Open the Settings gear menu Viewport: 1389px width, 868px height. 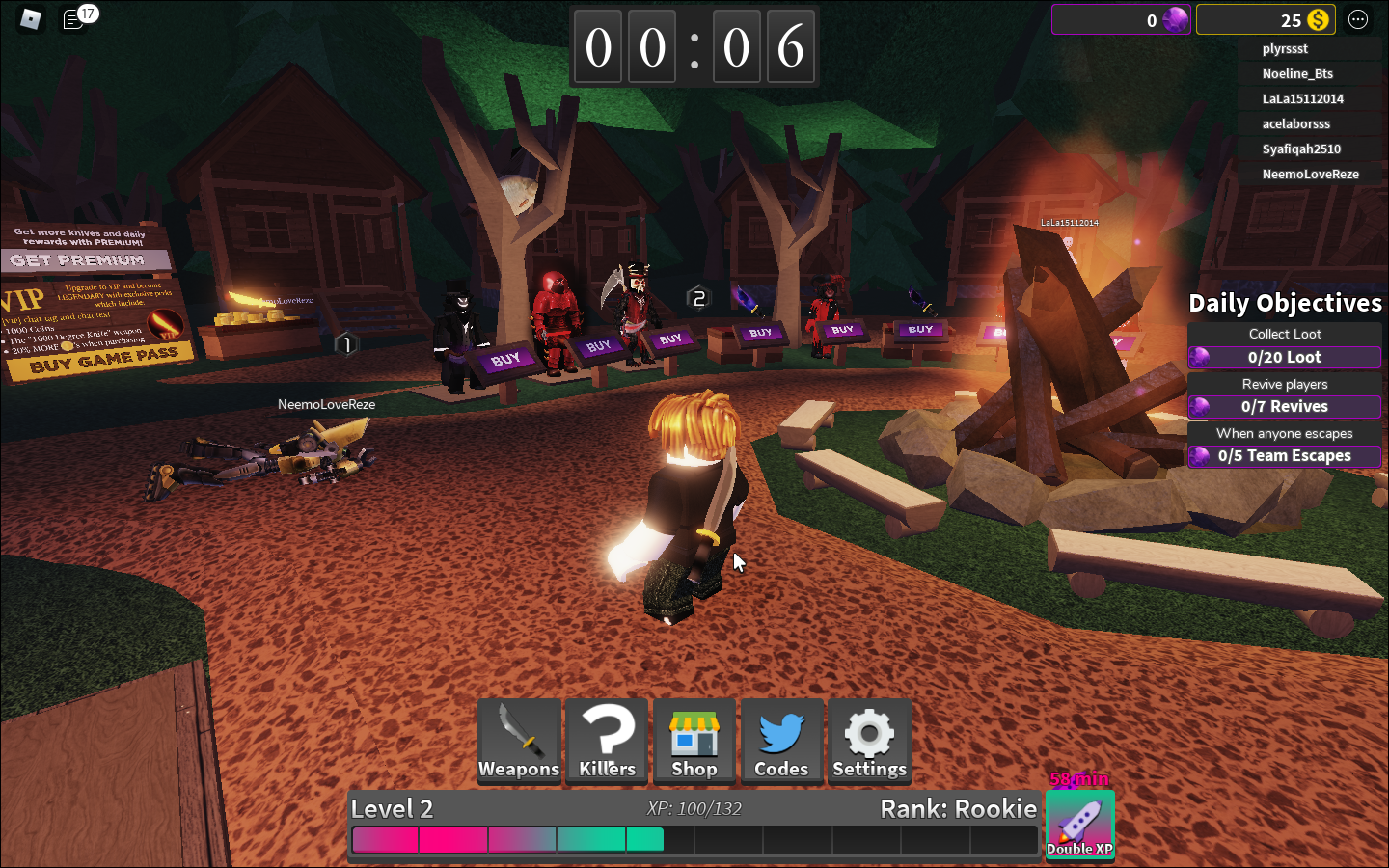pyautogui.click(x=869, y=741)
